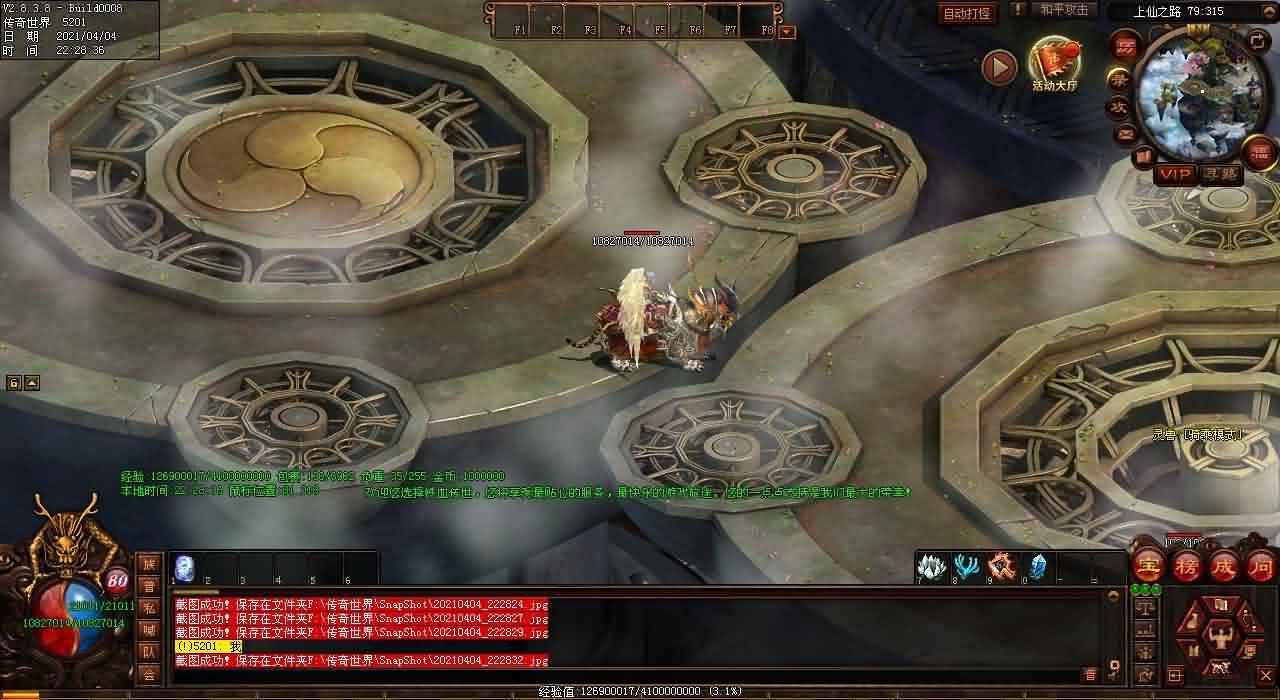The width and height of the screenshot is (1280, 700).
Task: Use the blue crystal item in slot 0
Action: 1037,566
